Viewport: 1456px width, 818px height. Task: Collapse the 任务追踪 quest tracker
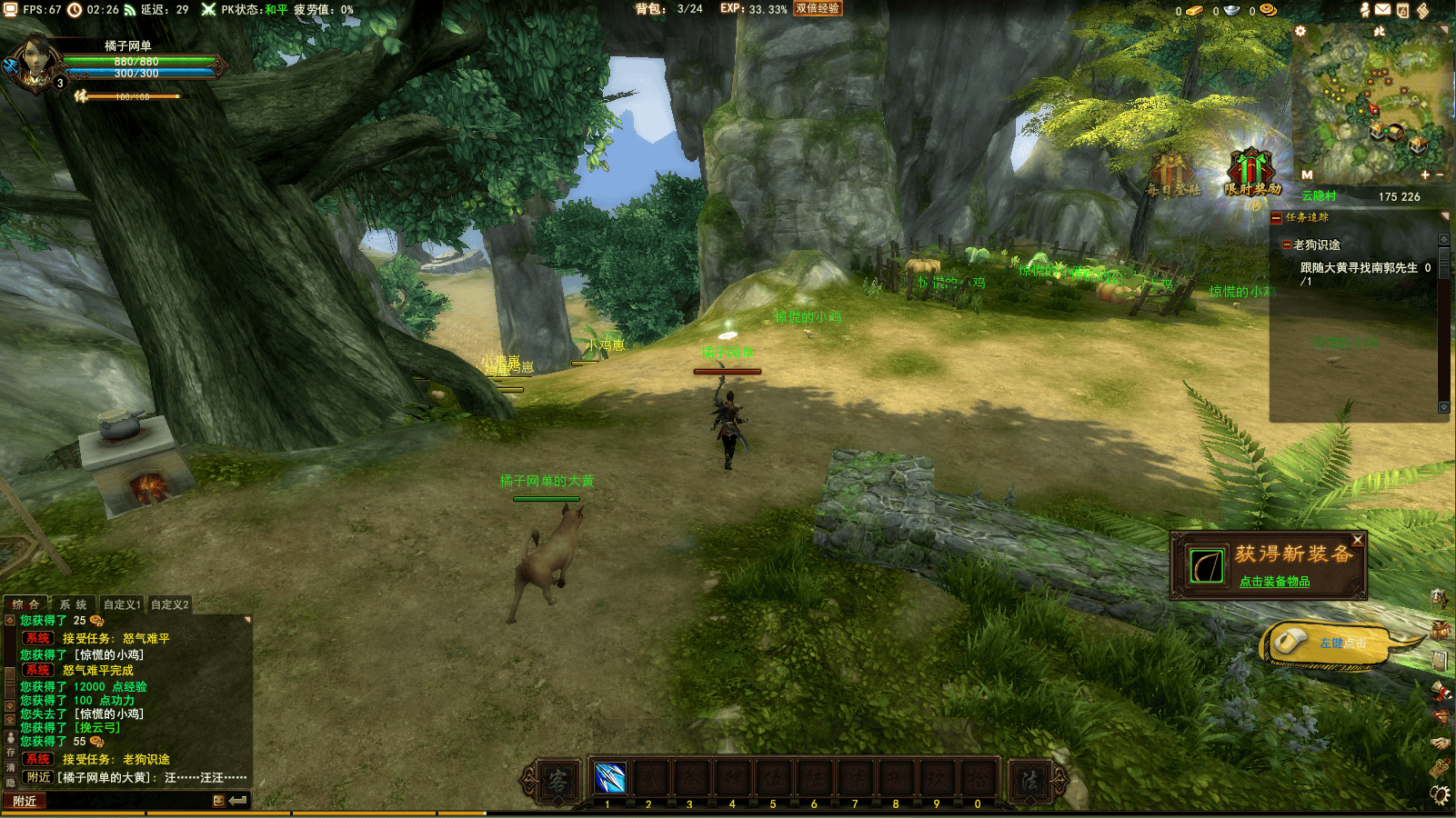[1276, 218]
